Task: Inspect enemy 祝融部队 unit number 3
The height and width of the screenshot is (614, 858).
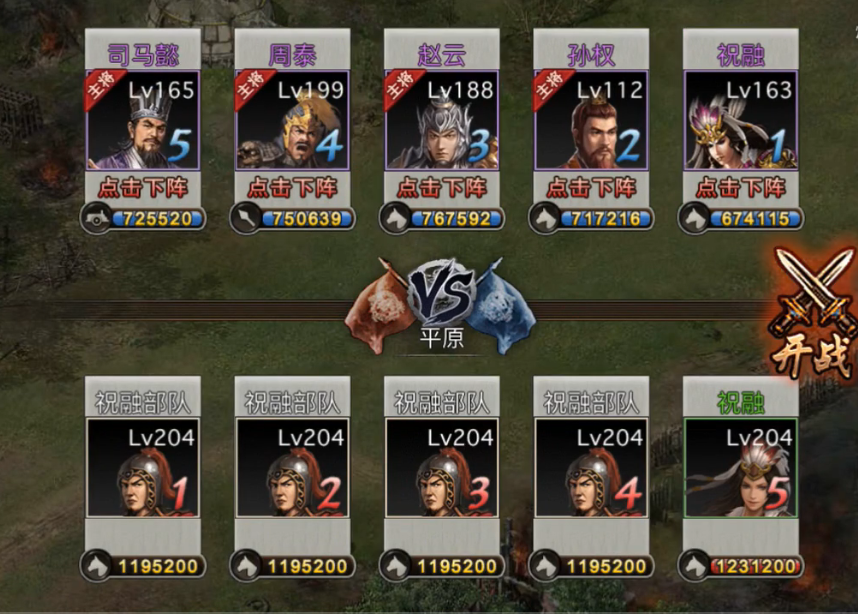Action: (442, 468)
